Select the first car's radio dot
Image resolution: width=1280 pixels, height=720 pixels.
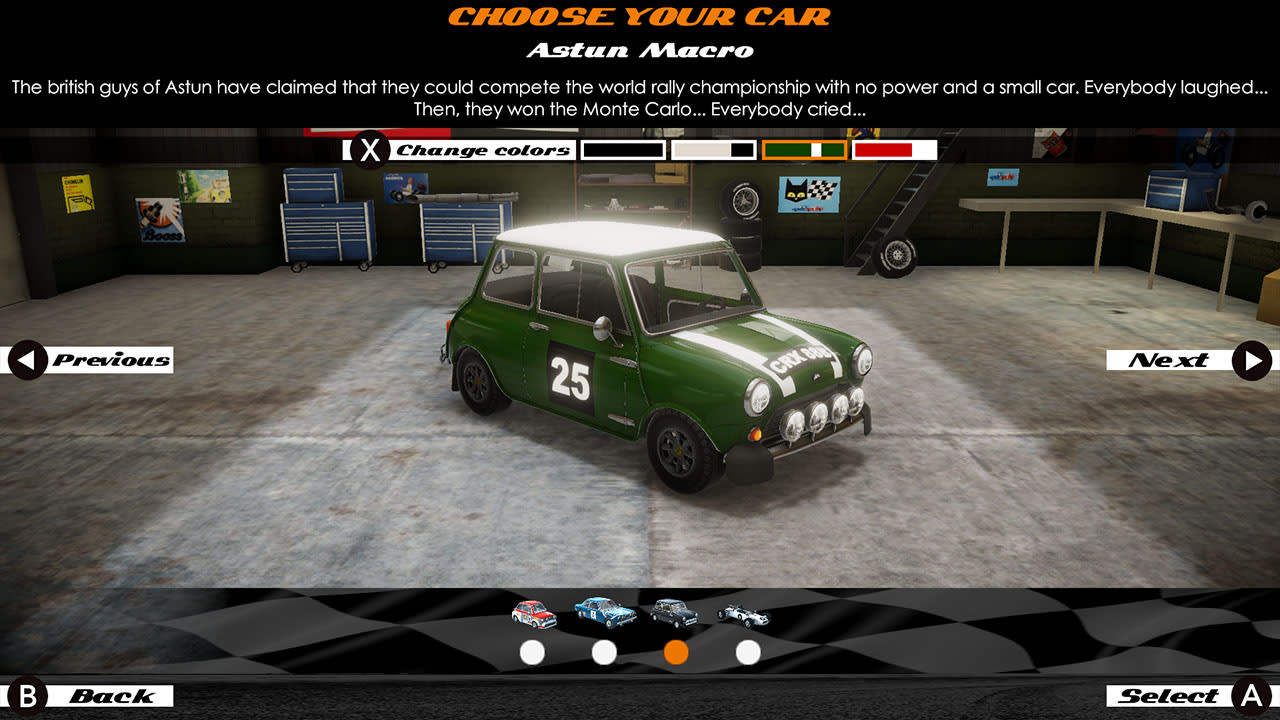531,652
